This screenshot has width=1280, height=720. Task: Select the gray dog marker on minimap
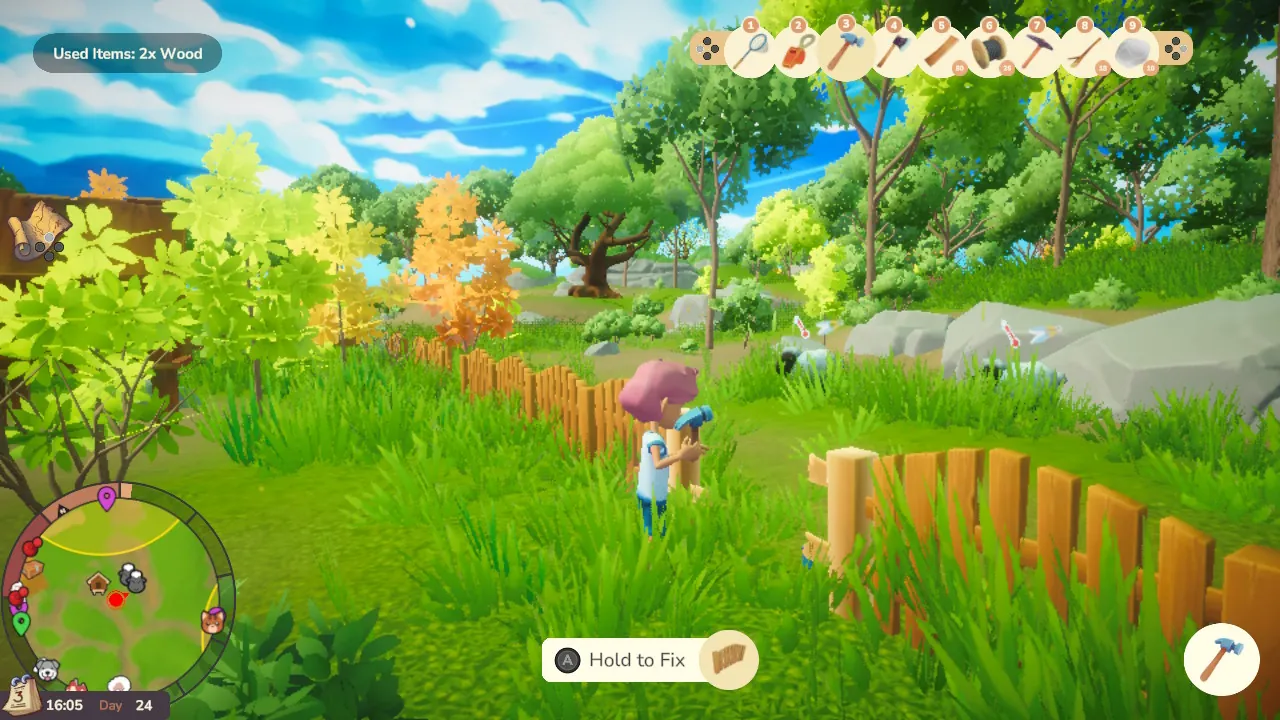[x=46, y=669]
